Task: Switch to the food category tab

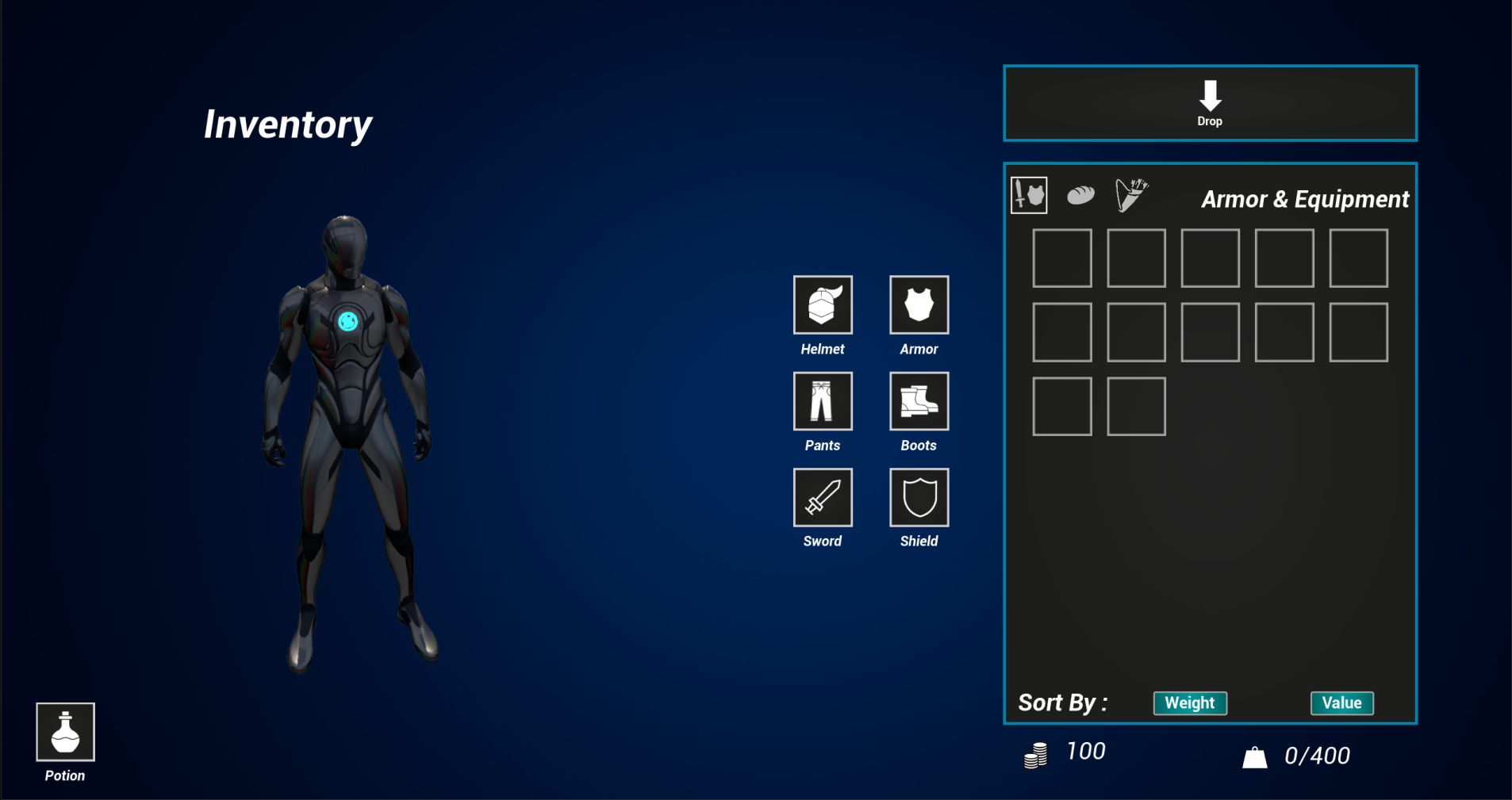Action: pyautogui.click(x=1080, y=194)
